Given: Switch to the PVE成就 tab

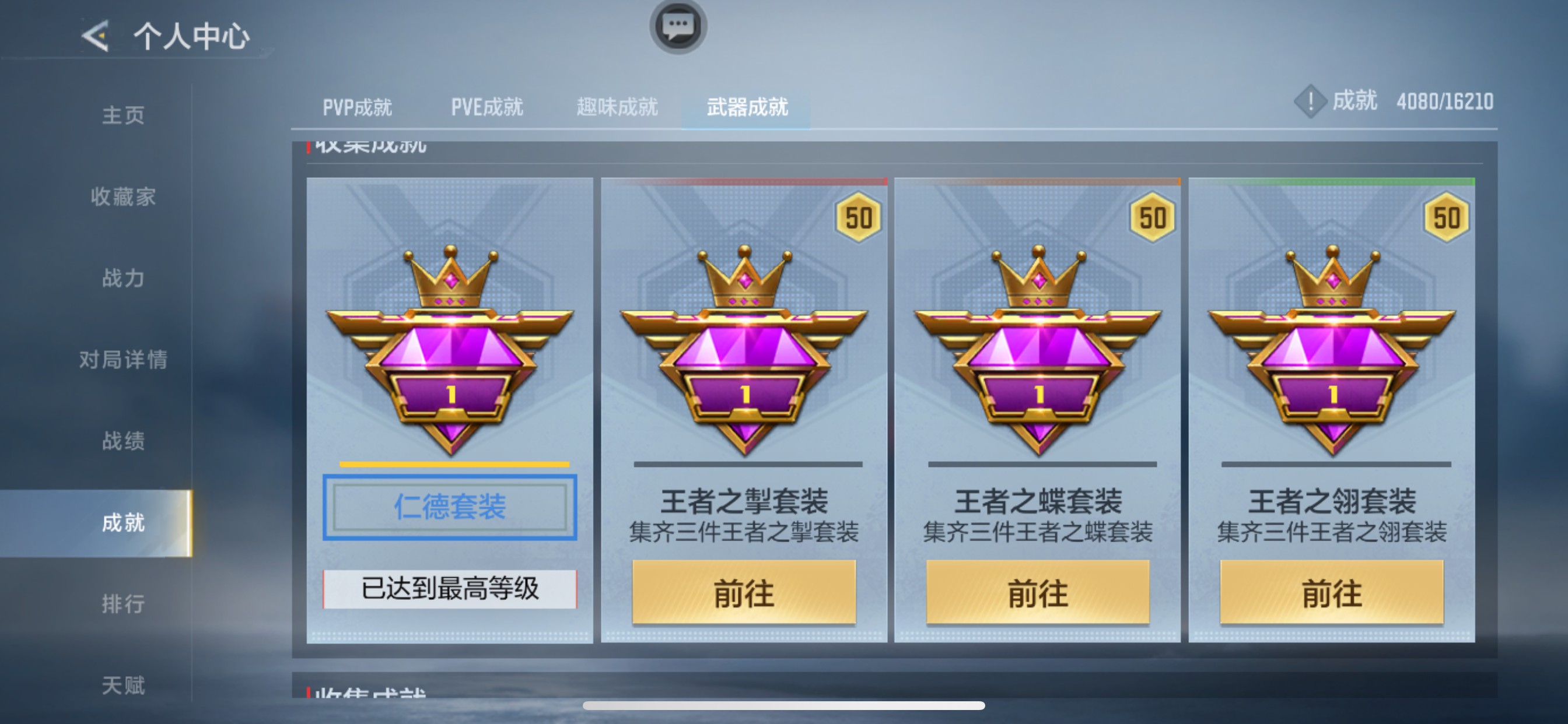Looking at the screenshot, I should coord(487,107).
